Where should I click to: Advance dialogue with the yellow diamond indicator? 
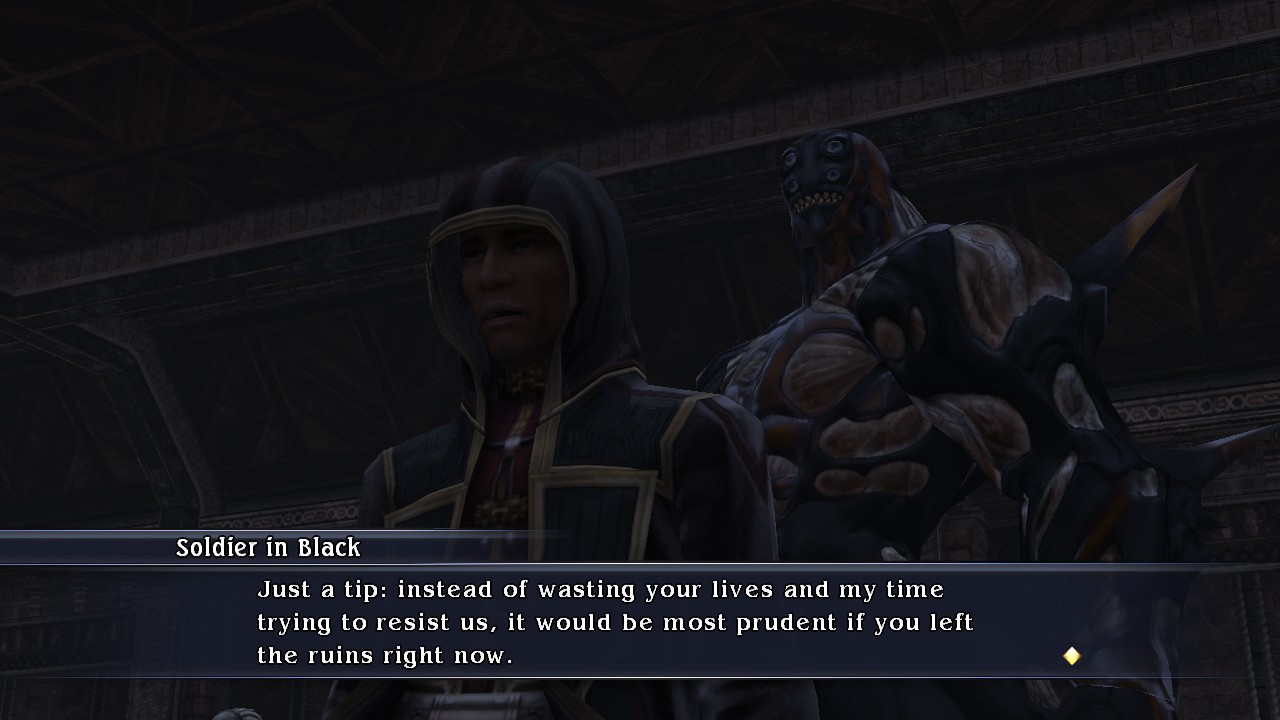[x=1071, y=656]
